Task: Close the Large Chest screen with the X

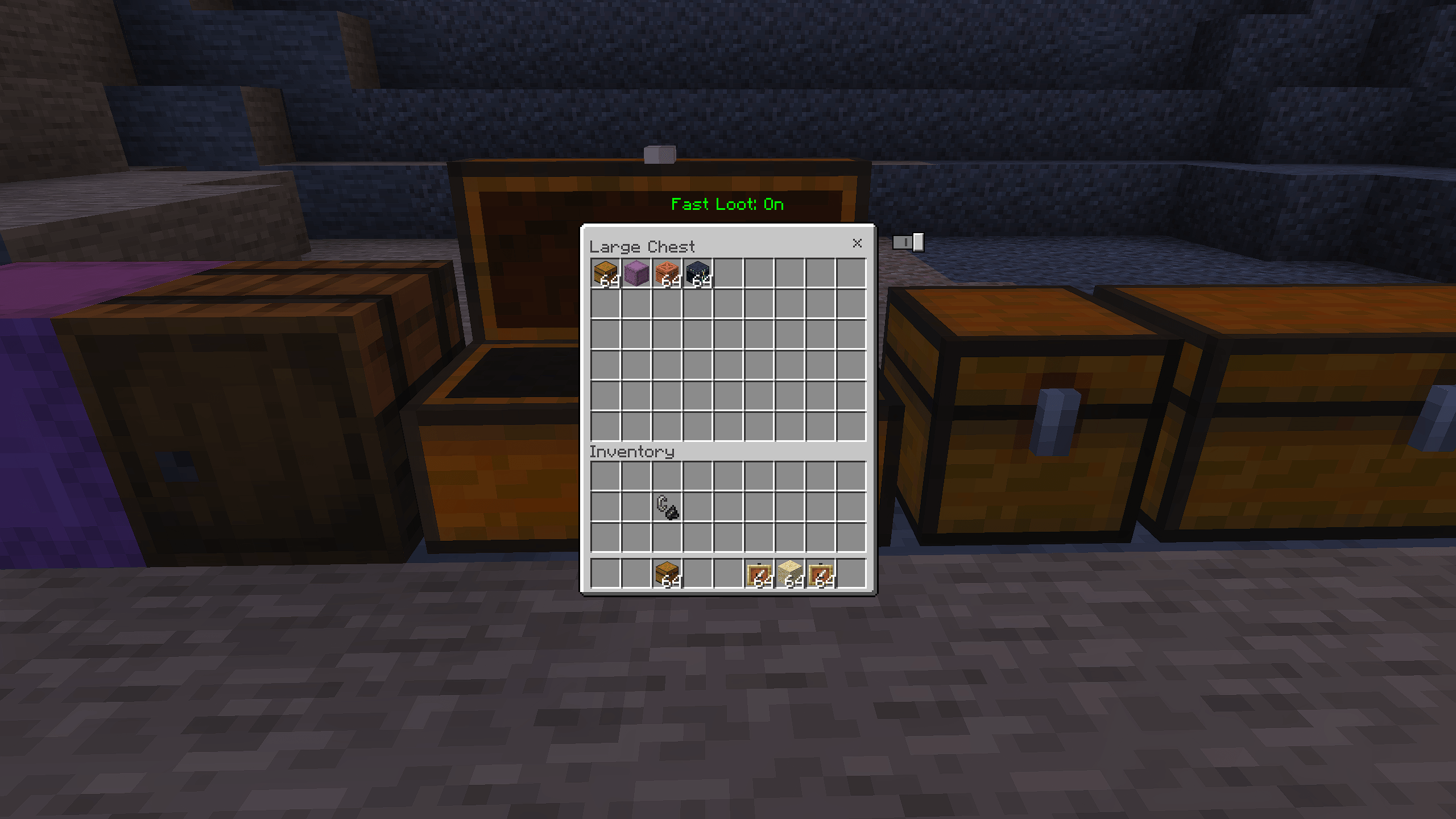Action: coord(858,244)
